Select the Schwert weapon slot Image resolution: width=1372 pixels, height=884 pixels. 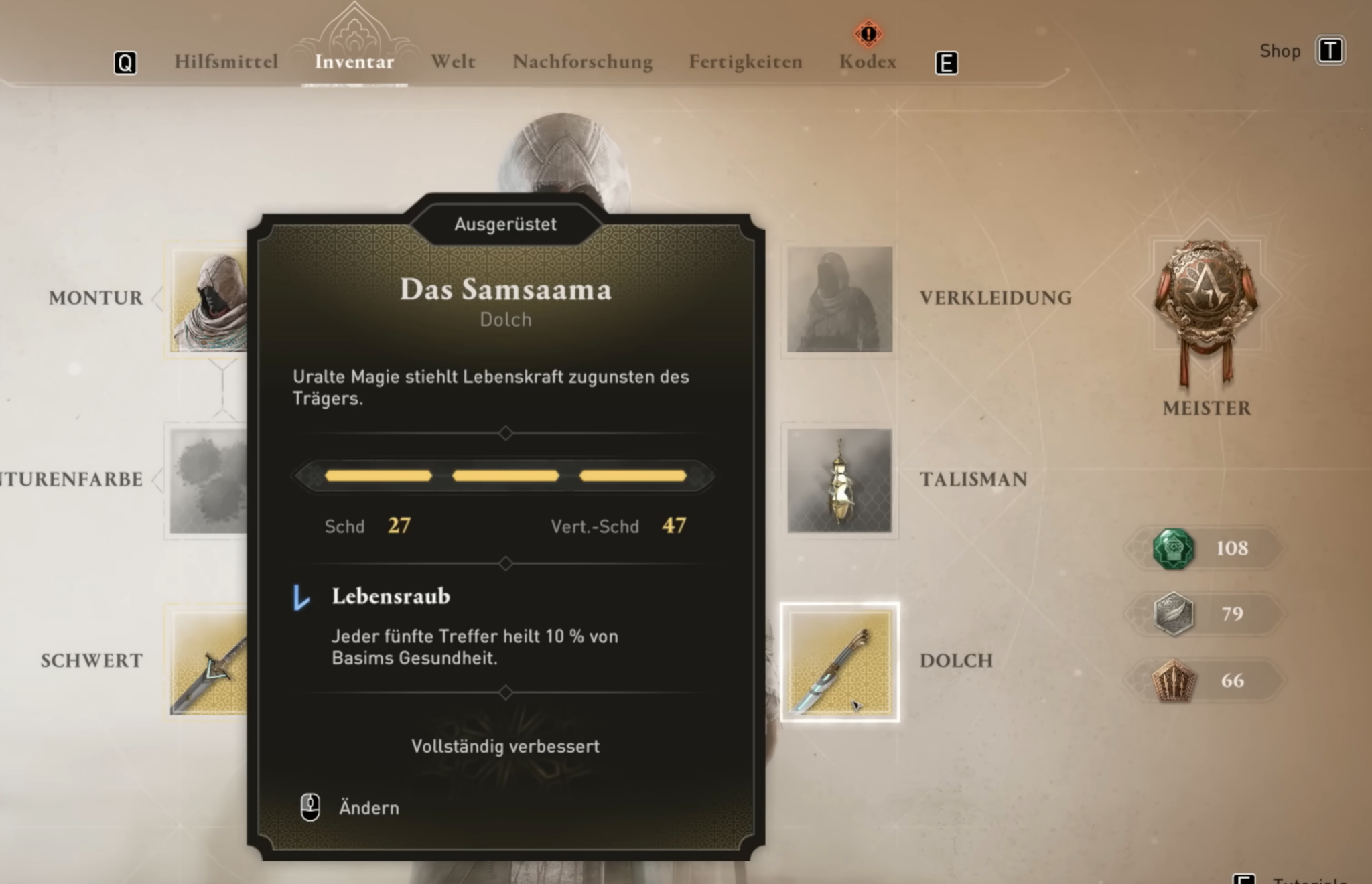(209, 662)
